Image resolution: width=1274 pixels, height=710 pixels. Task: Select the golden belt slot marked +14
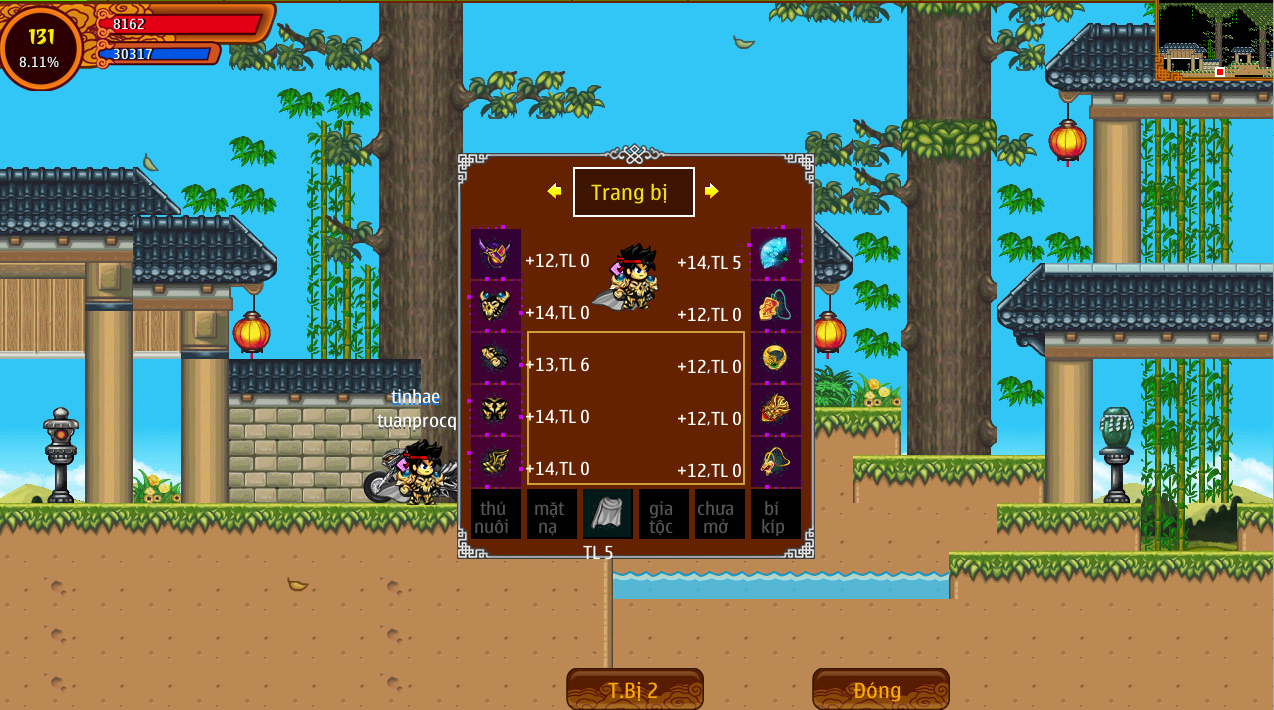[x=496, y=410]
